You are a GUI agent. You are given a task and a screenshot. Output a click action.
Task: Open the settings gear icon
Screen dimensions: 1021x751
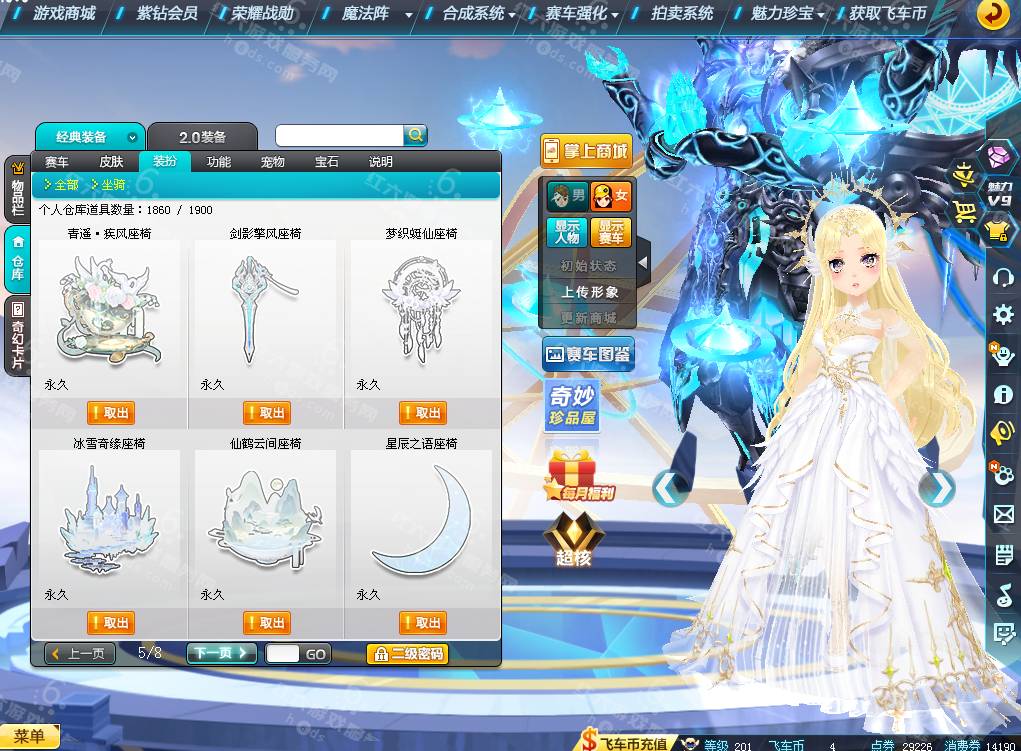pyautogui.click(x=1003, y=315)
